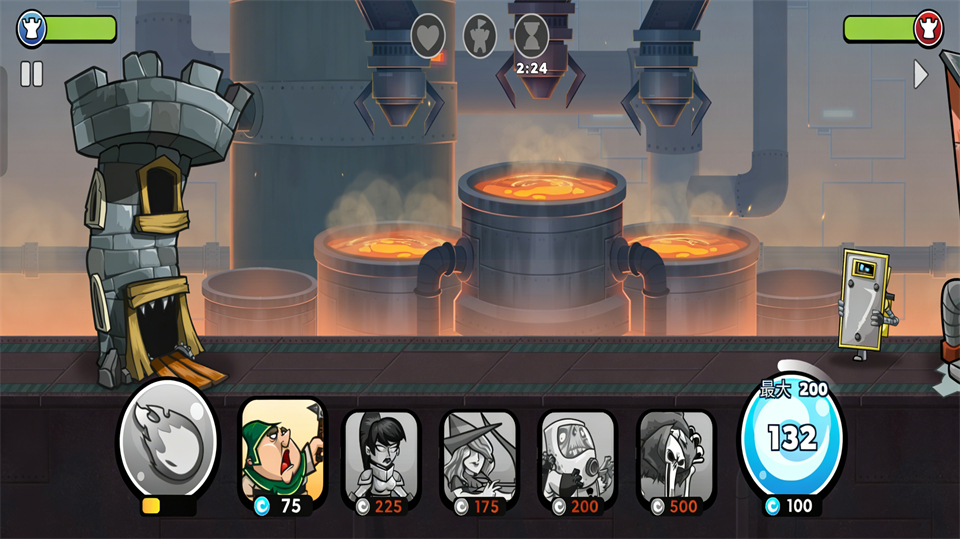Select the hooded reaper unit card costing 500

coord(676,455)
